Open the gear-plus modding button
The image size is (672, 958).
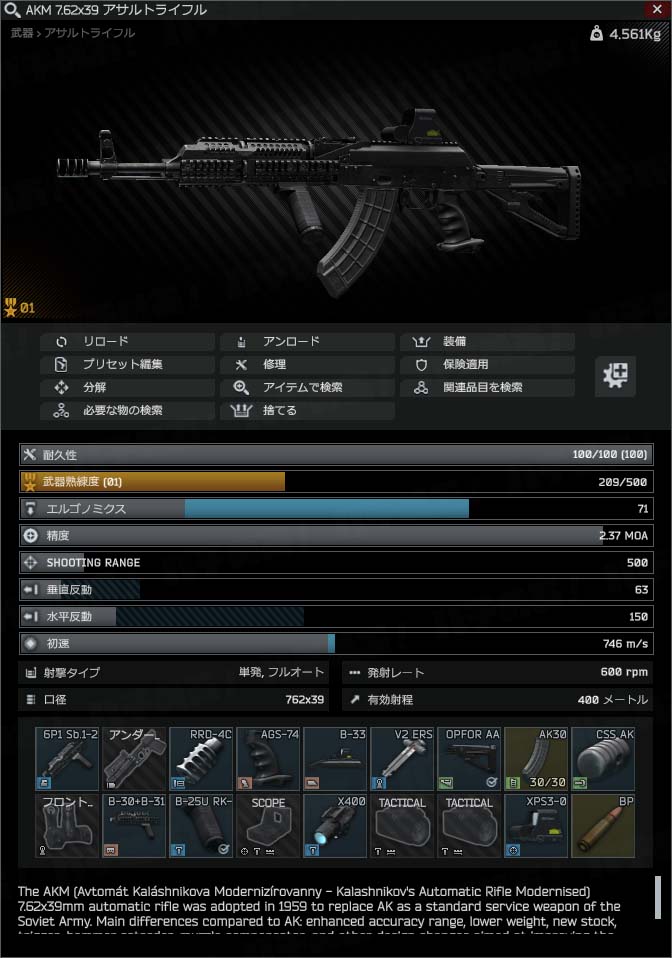[x=616, y=375]
